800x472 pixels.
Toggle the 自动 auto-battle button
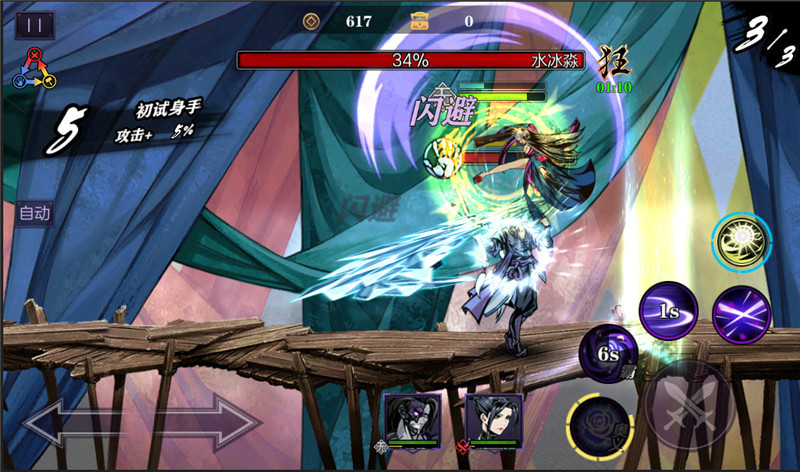tap(34, 212)
